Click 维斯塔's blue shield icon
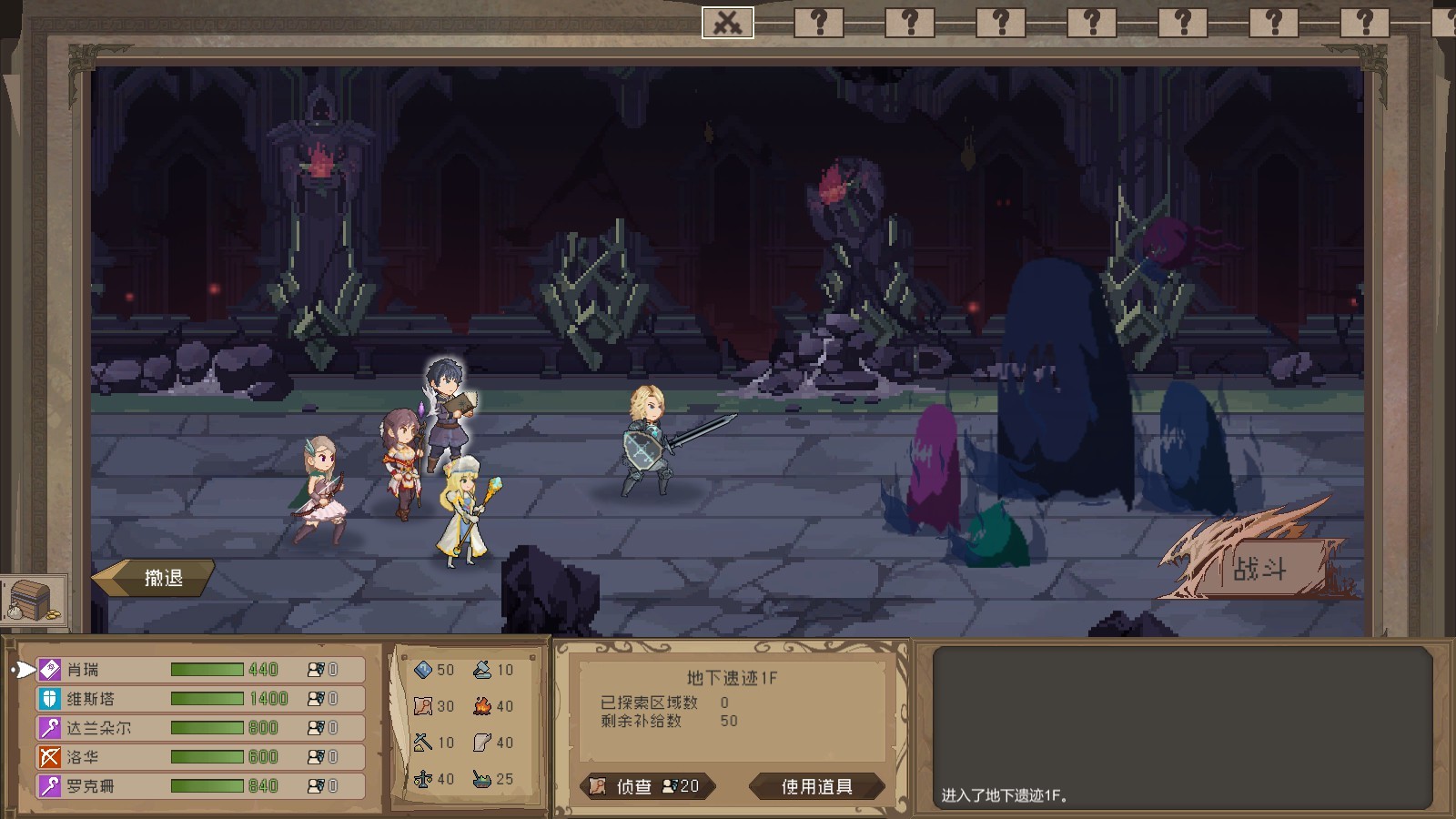The image size is (1456, 819). [x=47, y=698]
